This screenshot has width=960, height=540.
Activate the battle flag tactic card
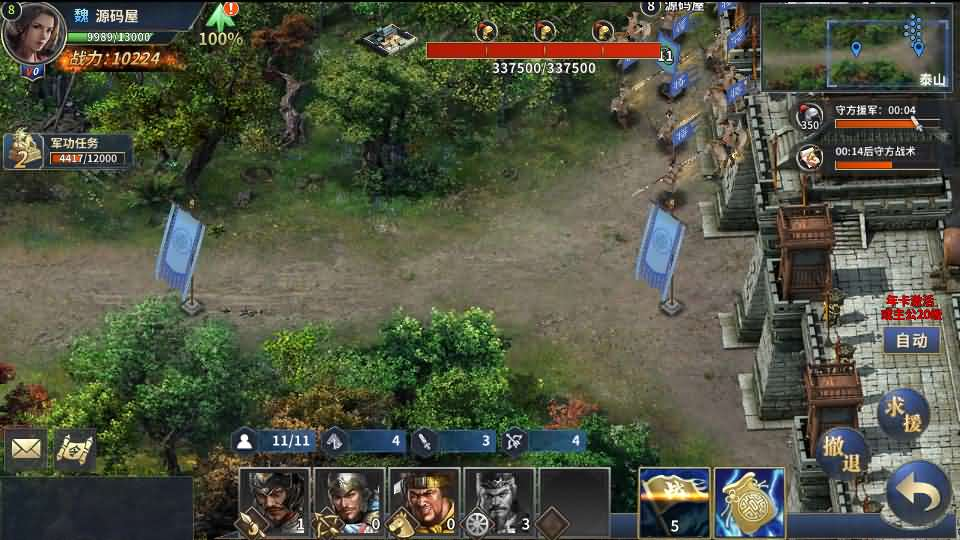click(x=674, y=502)
